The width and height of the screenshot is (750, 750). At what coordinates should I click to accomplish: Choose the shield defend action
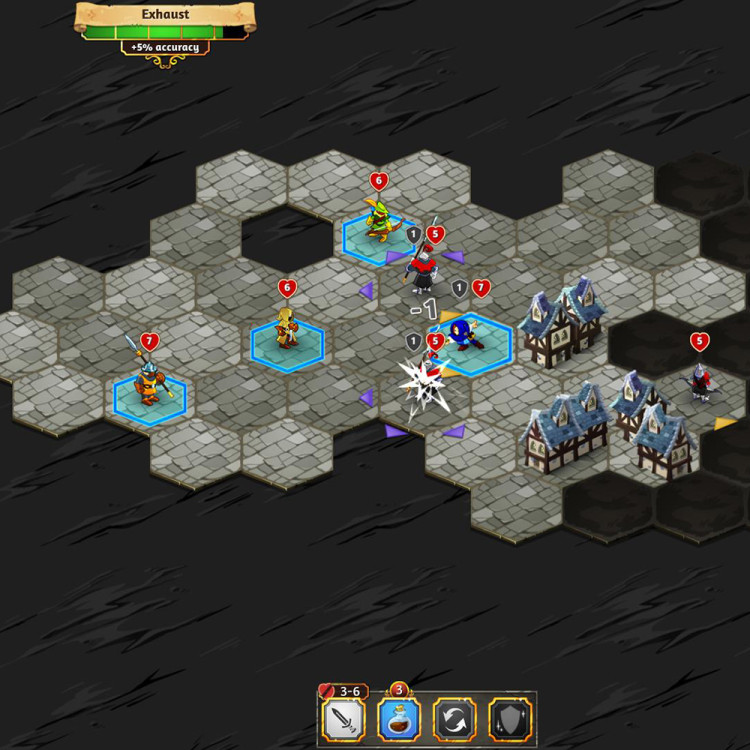510,719
